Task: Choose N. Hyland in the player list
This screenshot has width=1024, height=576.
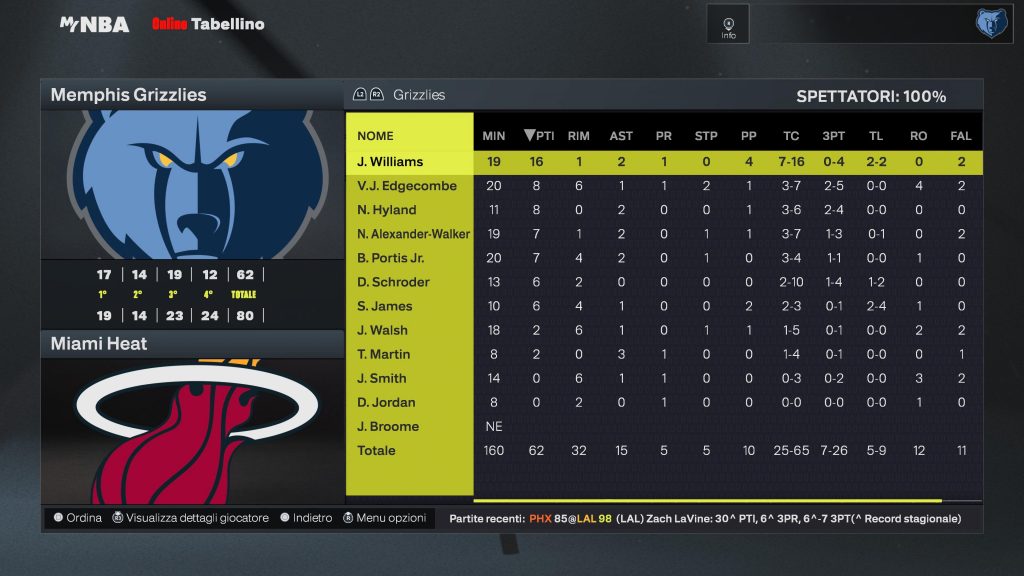Action: click(x=387, y=210)
